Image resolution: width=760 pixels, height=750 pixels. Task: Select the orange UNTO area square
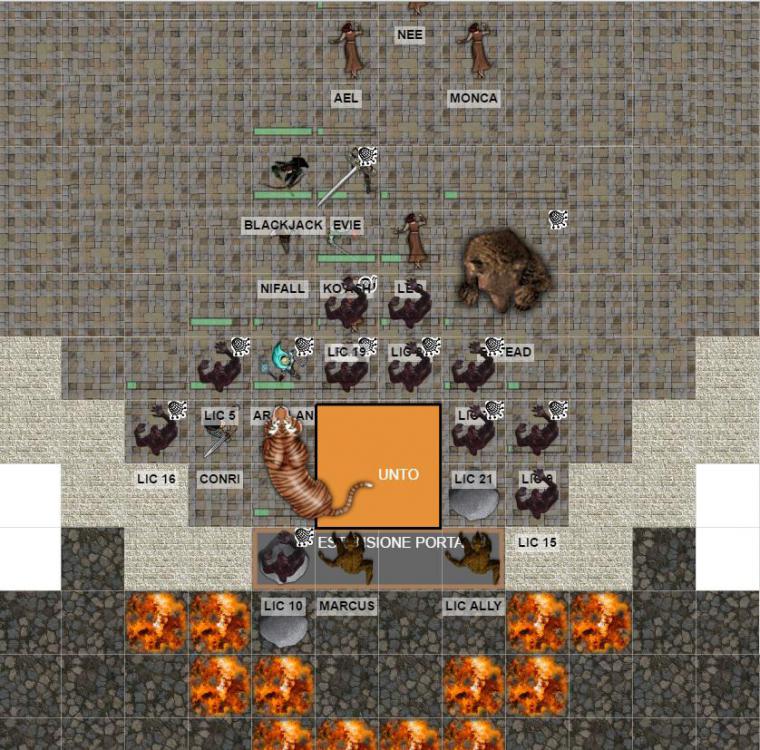pos(378,466)
